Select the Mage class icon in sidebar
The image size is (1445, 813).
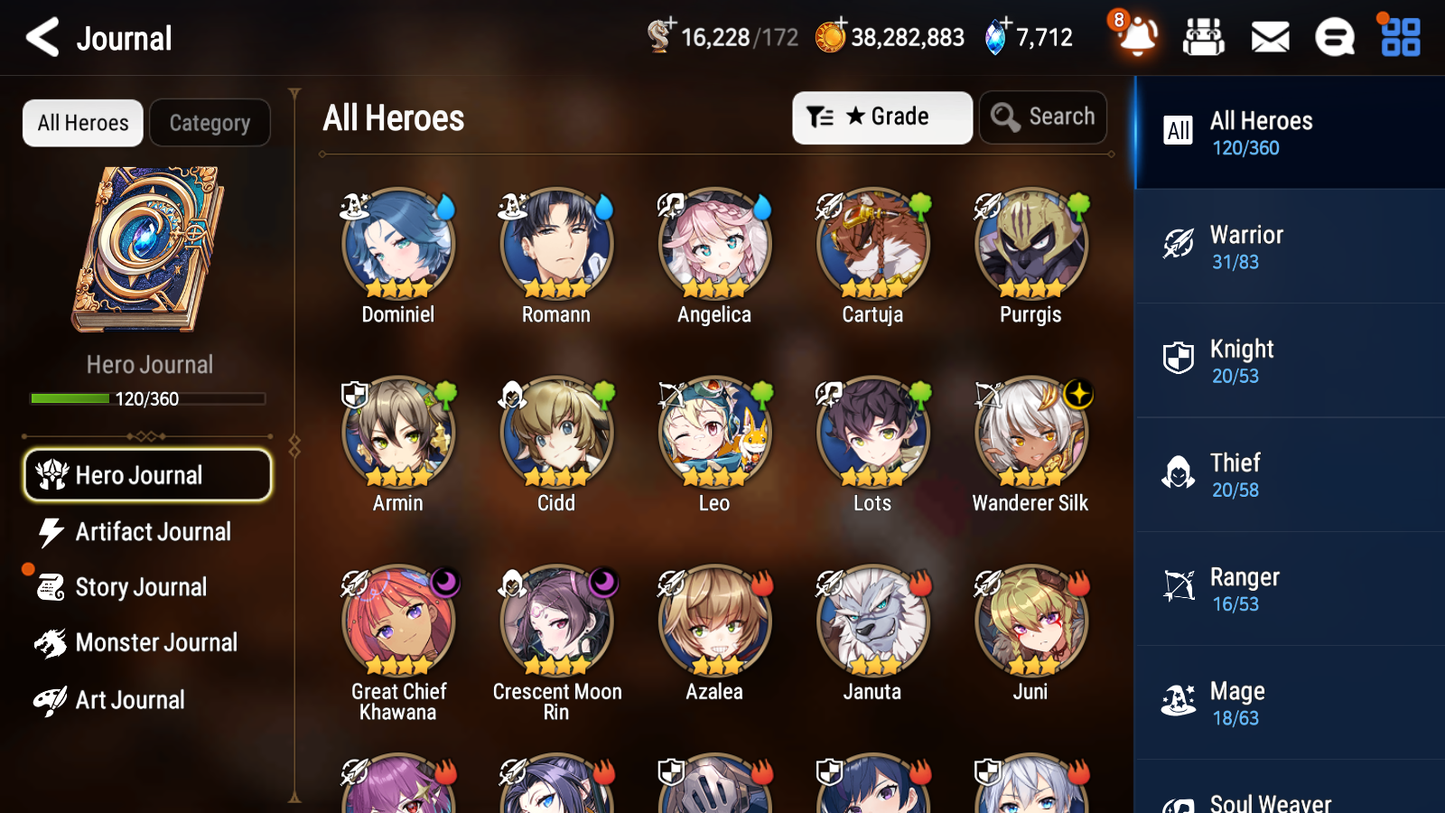tap(1178, 700)
